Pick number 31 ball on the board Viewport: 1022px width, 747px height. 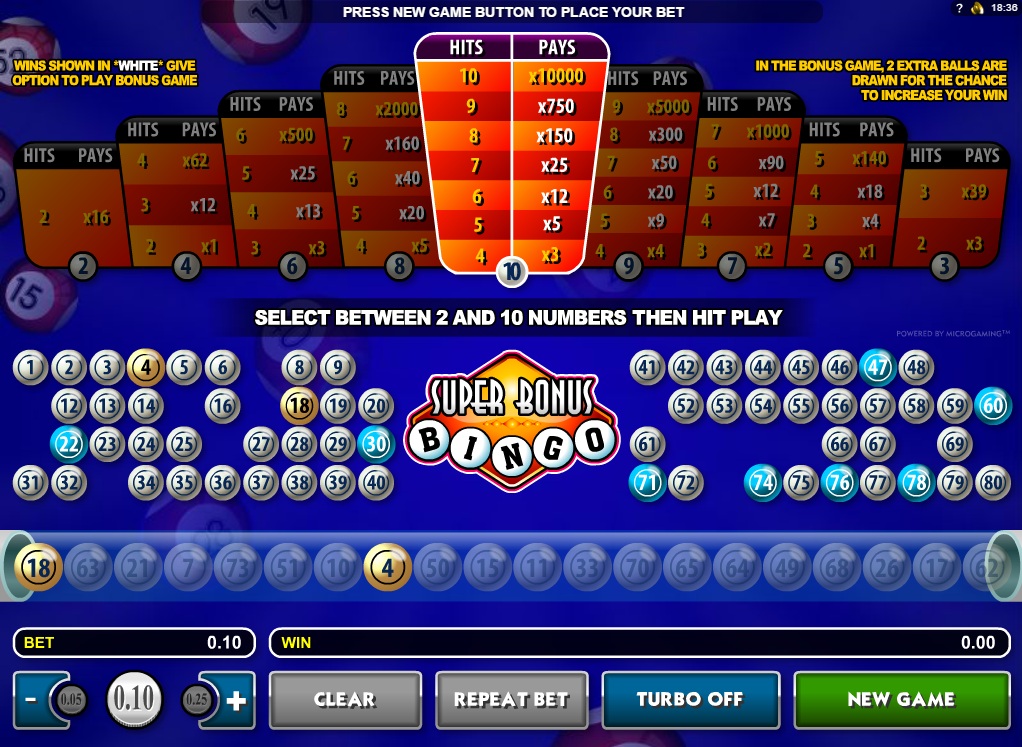point(30,483)
